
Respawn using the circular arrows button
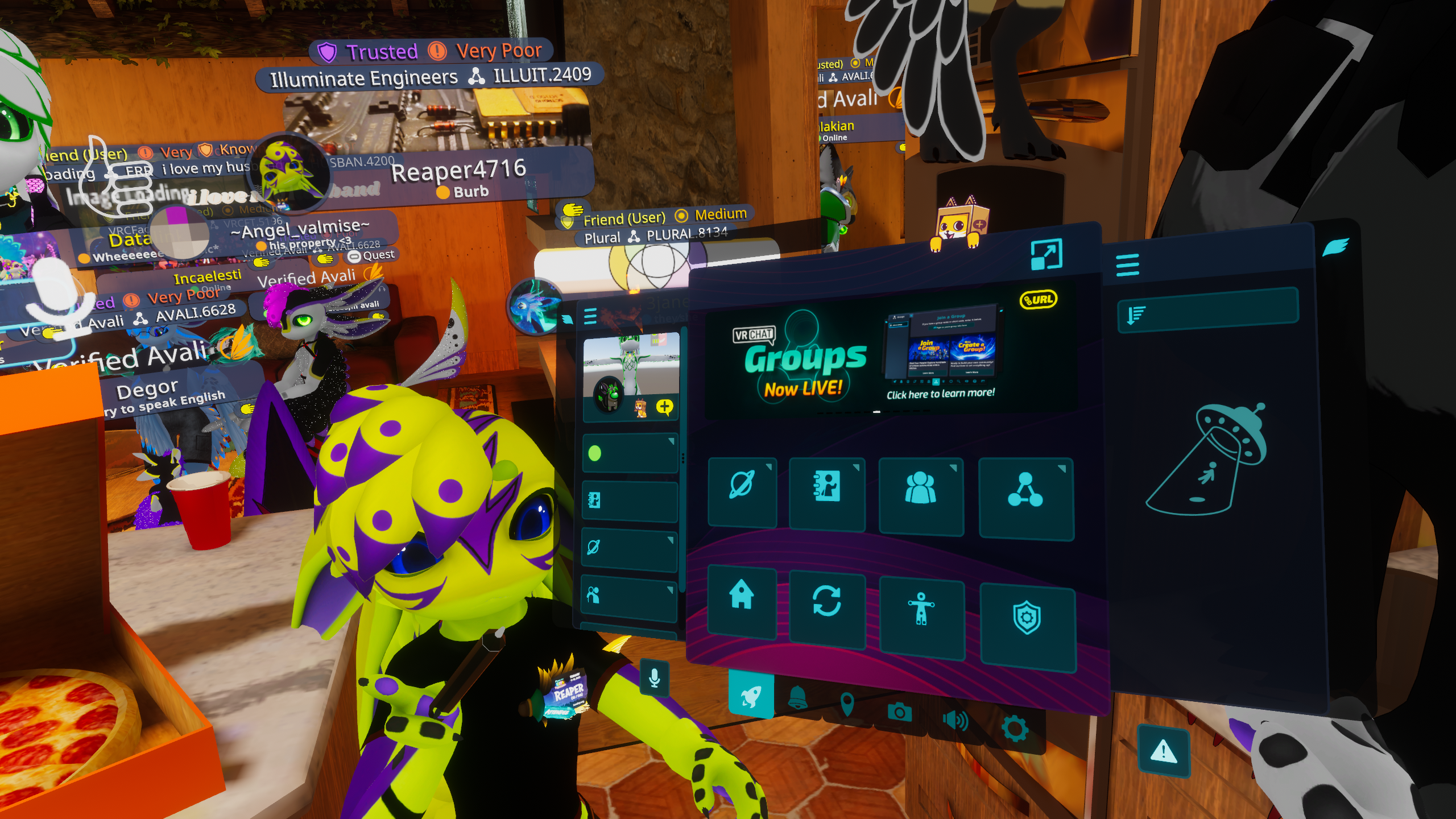[x=827, y=604]
